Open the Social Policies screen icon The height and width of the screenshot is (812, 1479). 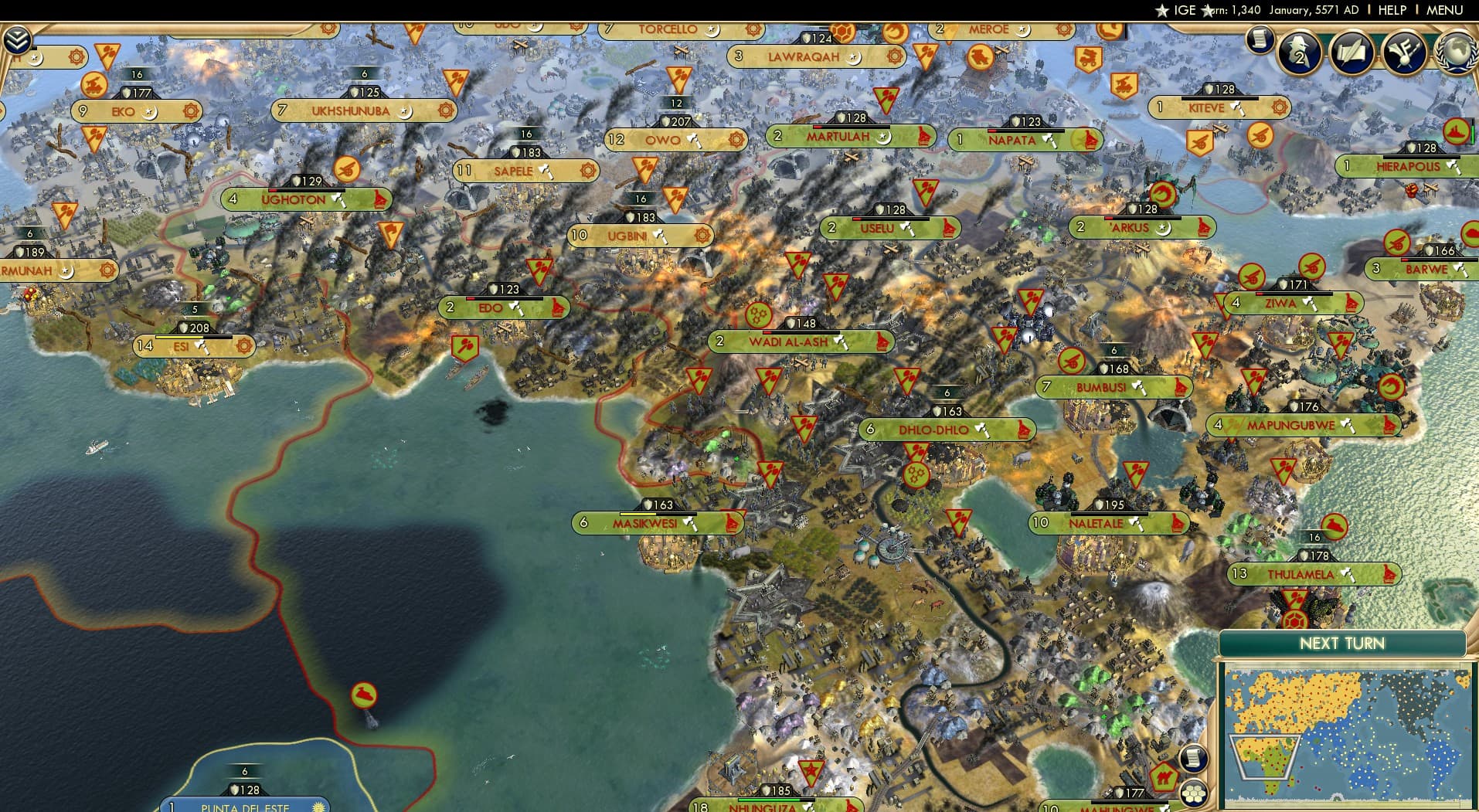tap(1351, 53)
